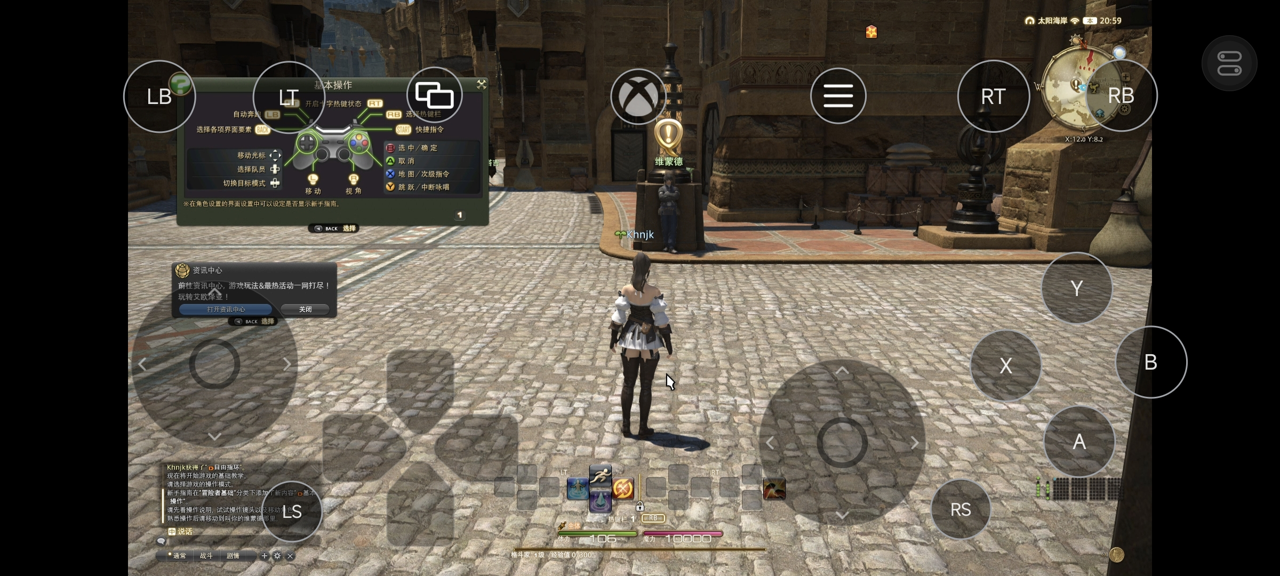Image resolution: width=1280 pixels, height=576 pixels.
Task: Switch chat log to 战斗 tab
Action: tap(206, 555)
